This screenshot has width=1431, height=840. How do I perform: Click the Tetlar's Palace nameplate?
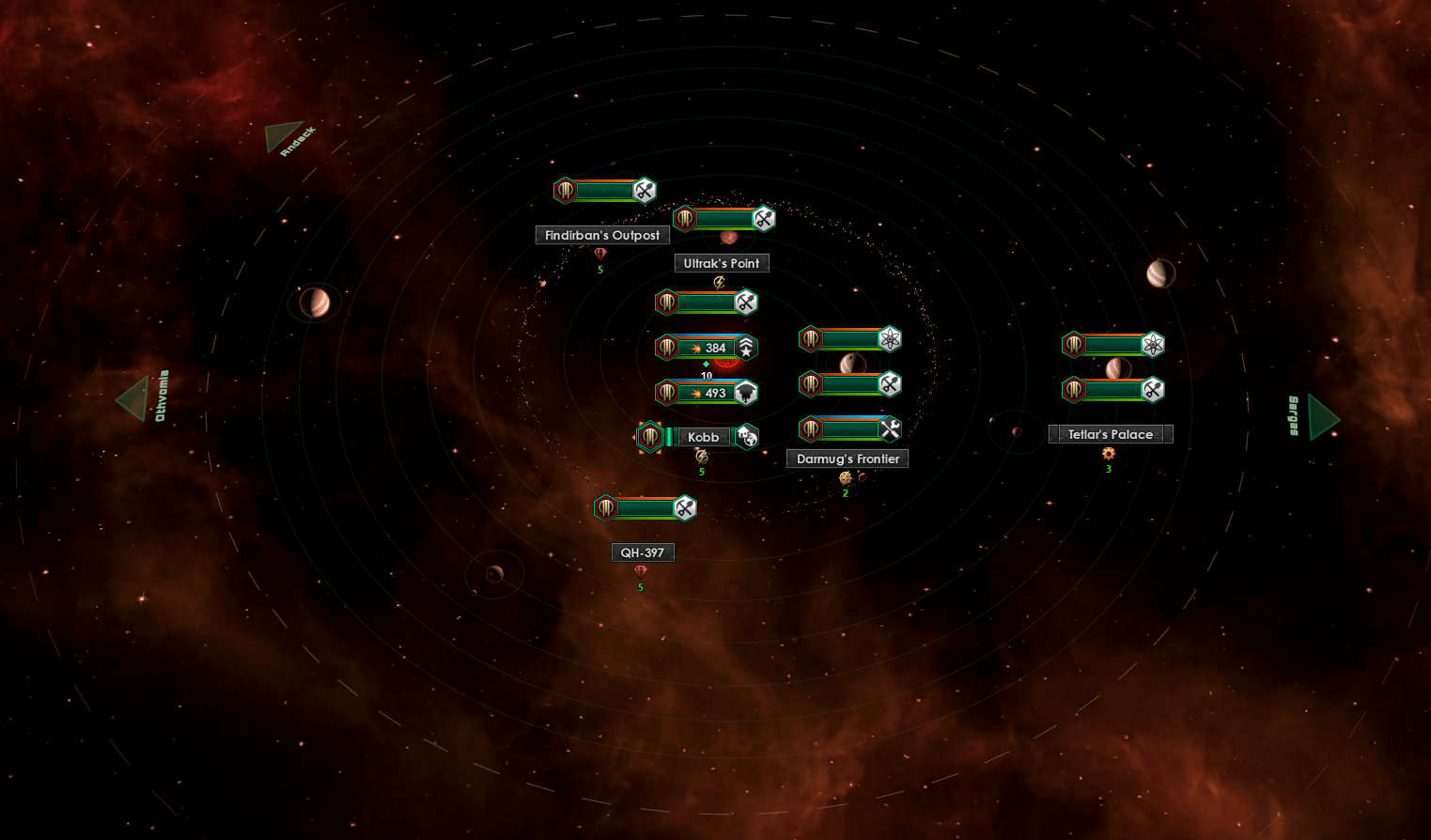click(x=1111, y=433)
